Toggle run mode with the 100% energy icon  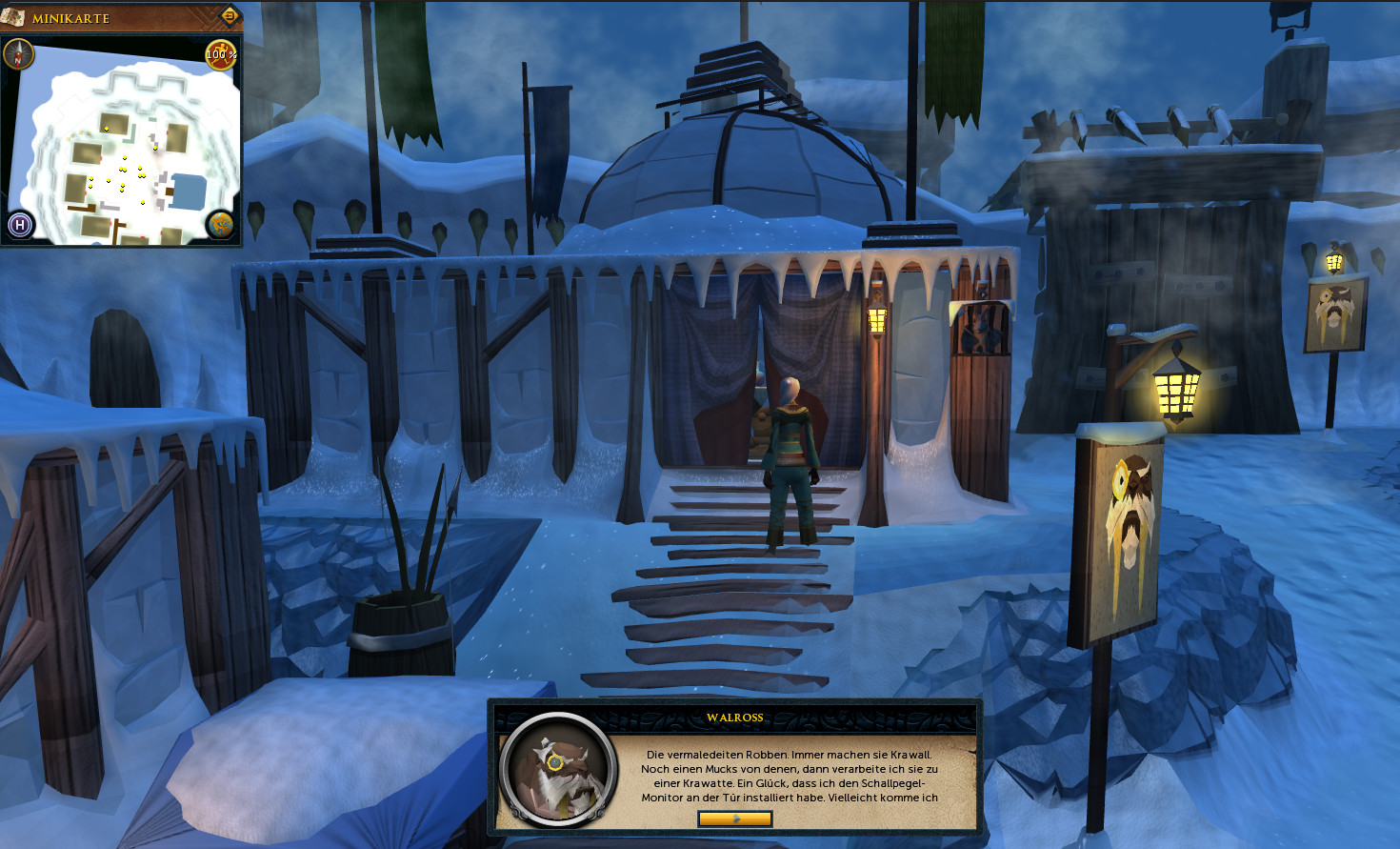221,54
